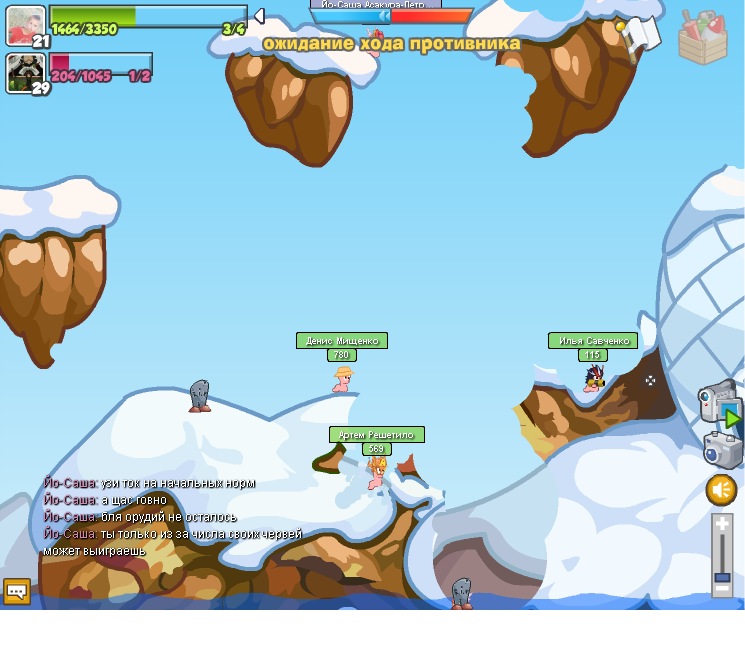Image resolution: width=745 pixels, height=650 pixels.
Task: Toggle the orange sound speaker button
Action: pyautogui.click(x=721, y=490)
